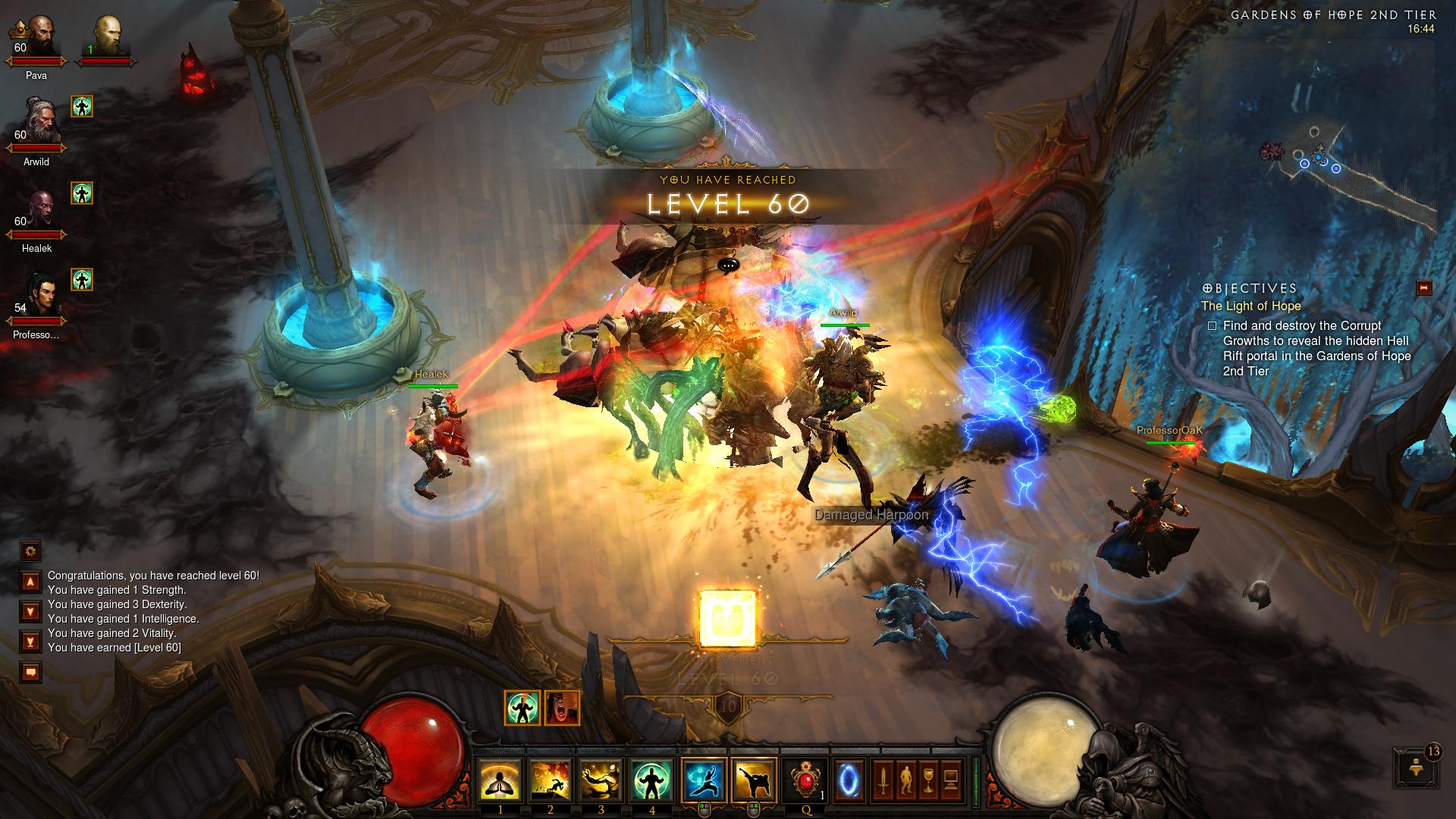The image size is (1456, 819).
Task: Open the achievements chalice icon
Action: (928, 780)
